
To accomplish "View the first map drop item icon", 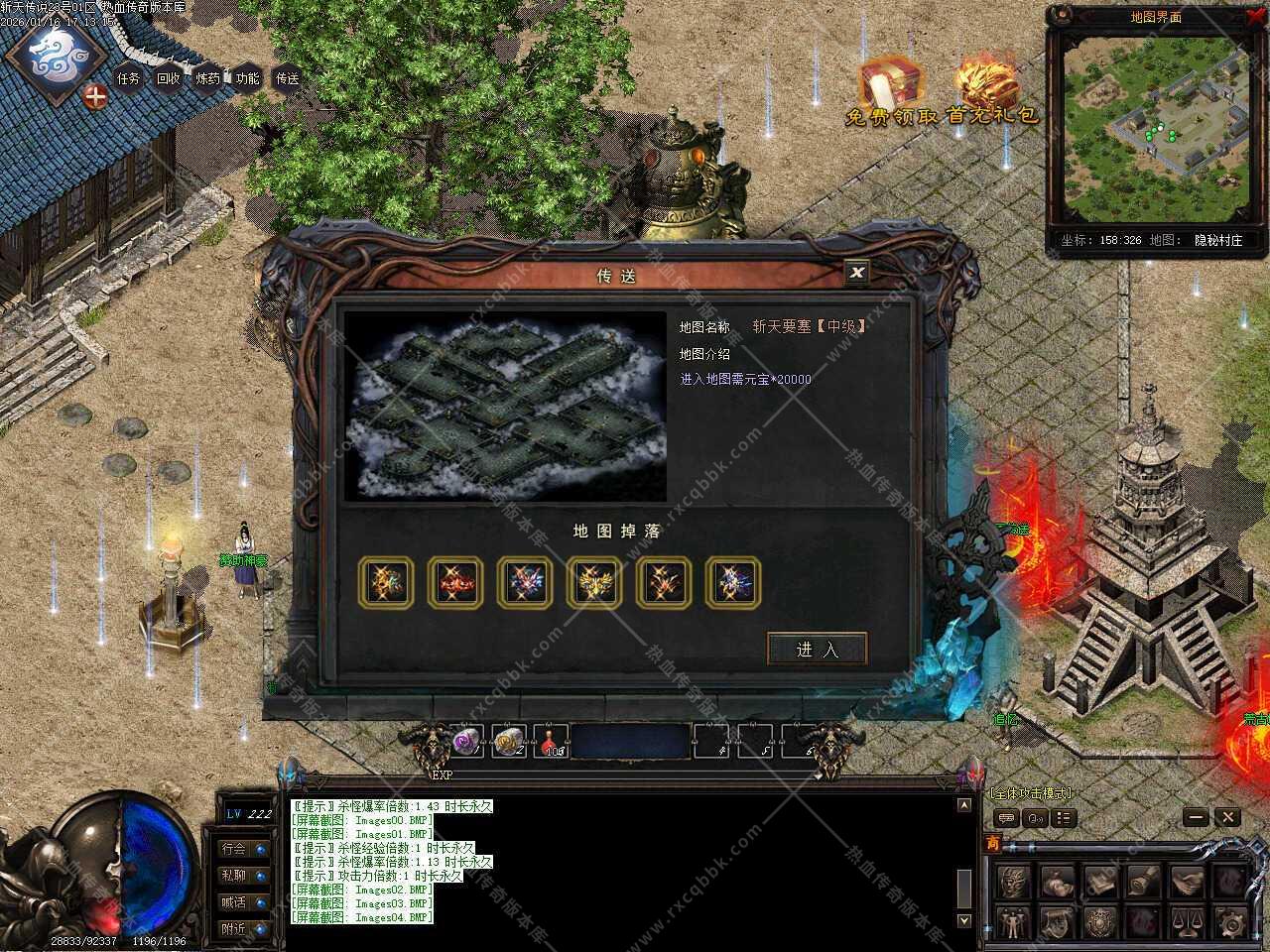I will coord(386,582).
